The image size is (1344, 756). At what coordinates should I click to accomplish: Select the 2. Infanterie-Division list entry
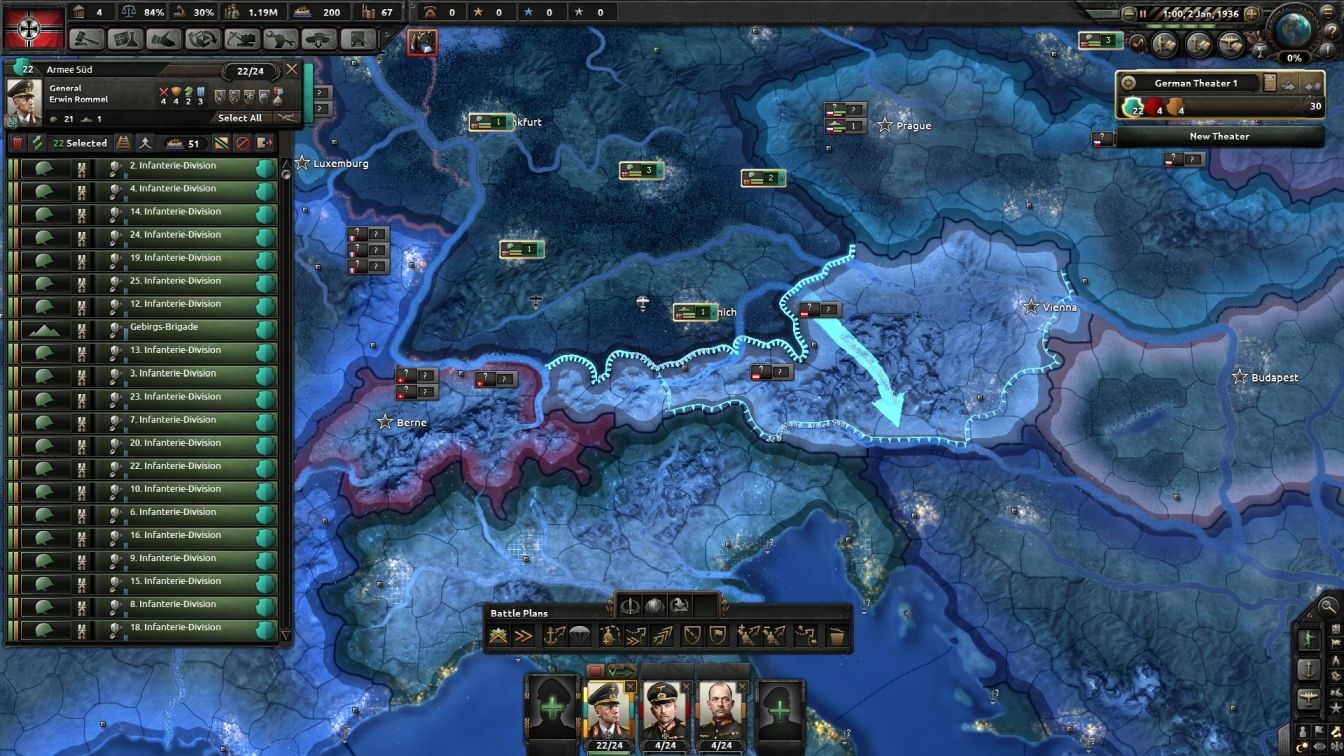point(175,165)
